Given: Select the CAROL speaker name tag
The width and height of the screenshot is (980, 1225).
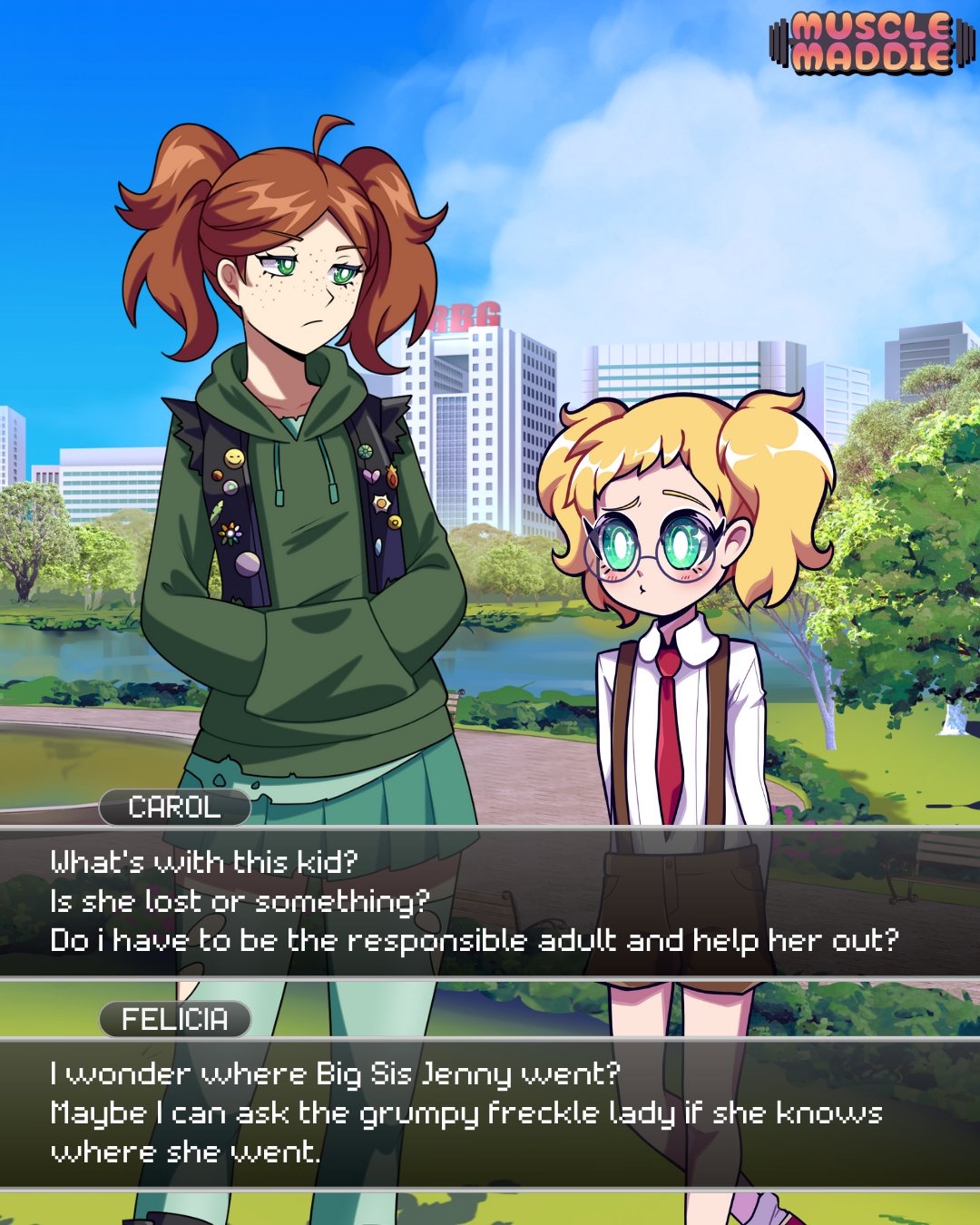Looking at the screenshot, I should [x=175, y=807].
